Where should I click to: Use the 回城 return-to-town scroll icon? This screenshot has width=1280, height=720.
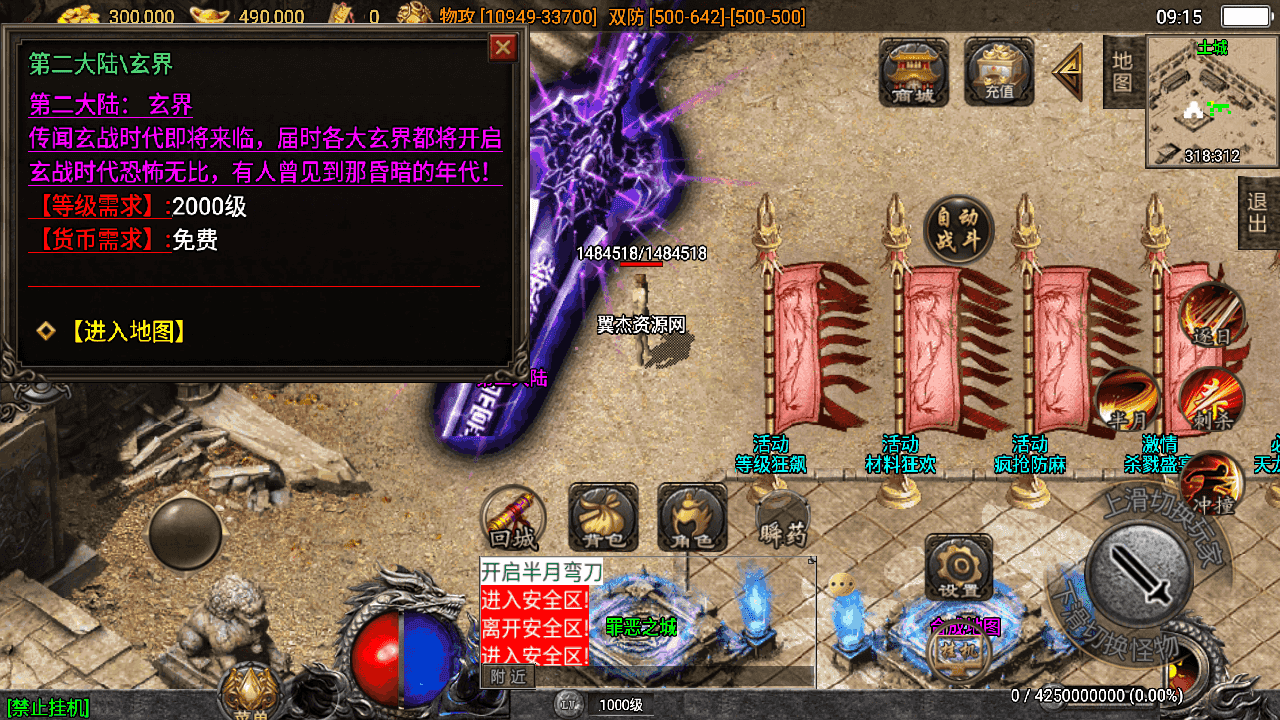tap(513, 518)
